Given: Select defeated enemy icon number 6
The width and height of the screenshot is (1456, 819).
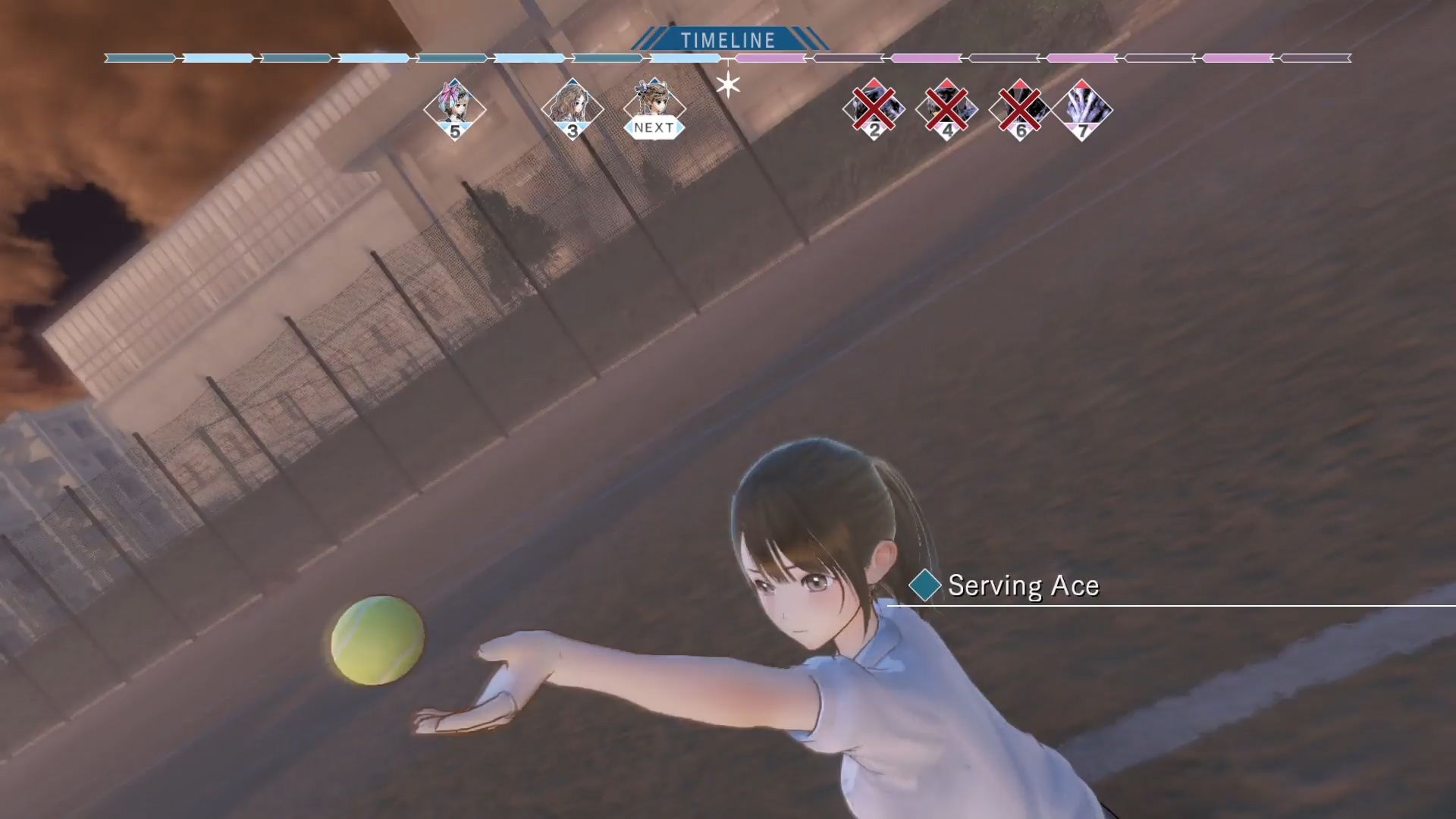Looking at the screenshot, I should coord(1019,108).
